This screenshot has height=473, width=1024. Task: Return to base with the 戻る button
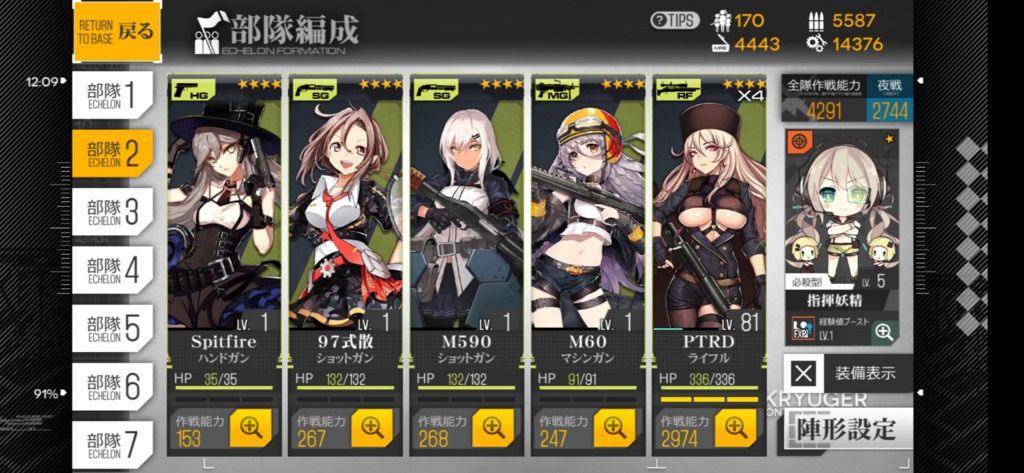pyautogui.click(x=116, y=31)
